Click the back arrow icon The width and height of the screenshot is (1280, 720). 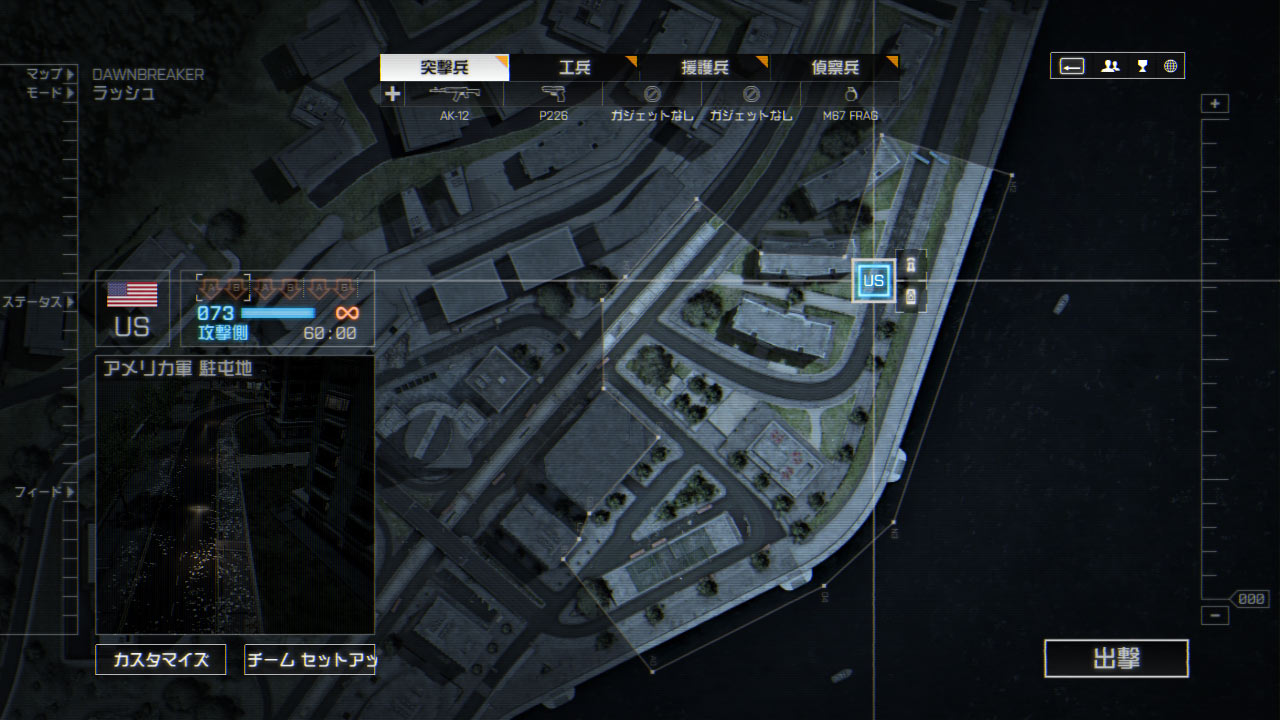(x=1072, y=66)
